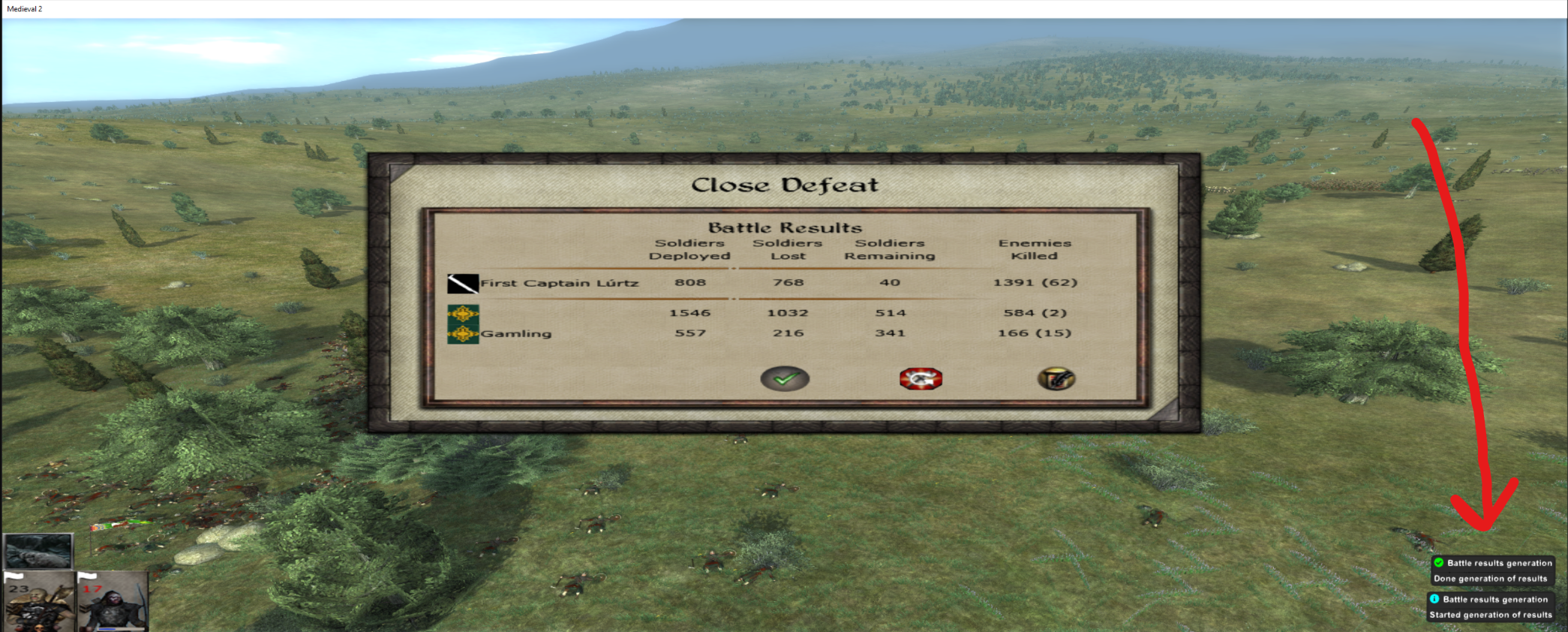This screenshot has height=632, width=1568.
Task: Click the dark general portrait above the unit cards
Action: (38, 551)
